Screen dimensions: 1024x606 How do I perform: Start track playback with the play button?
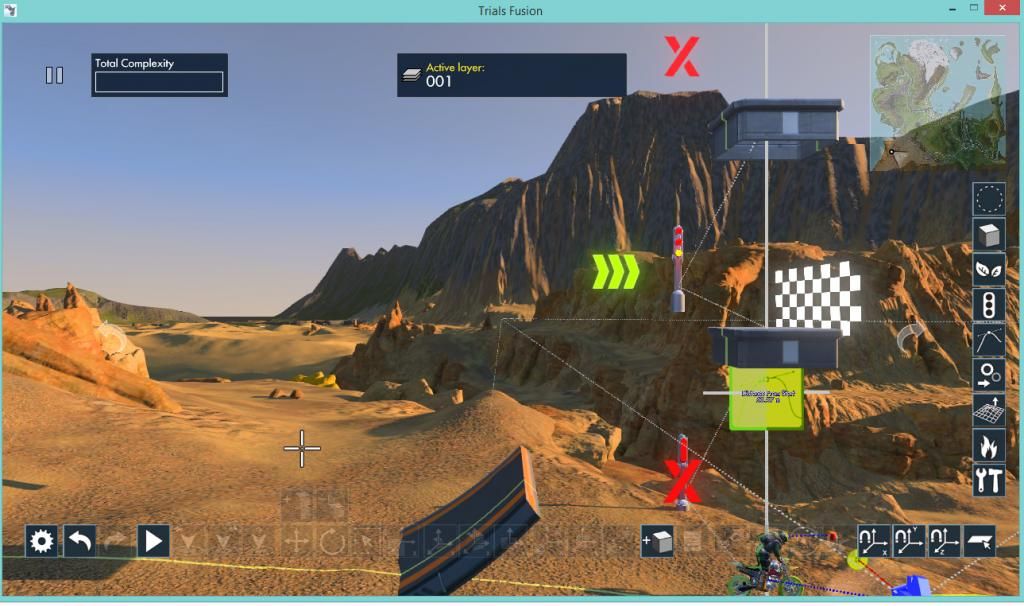(x=153, y=541)
